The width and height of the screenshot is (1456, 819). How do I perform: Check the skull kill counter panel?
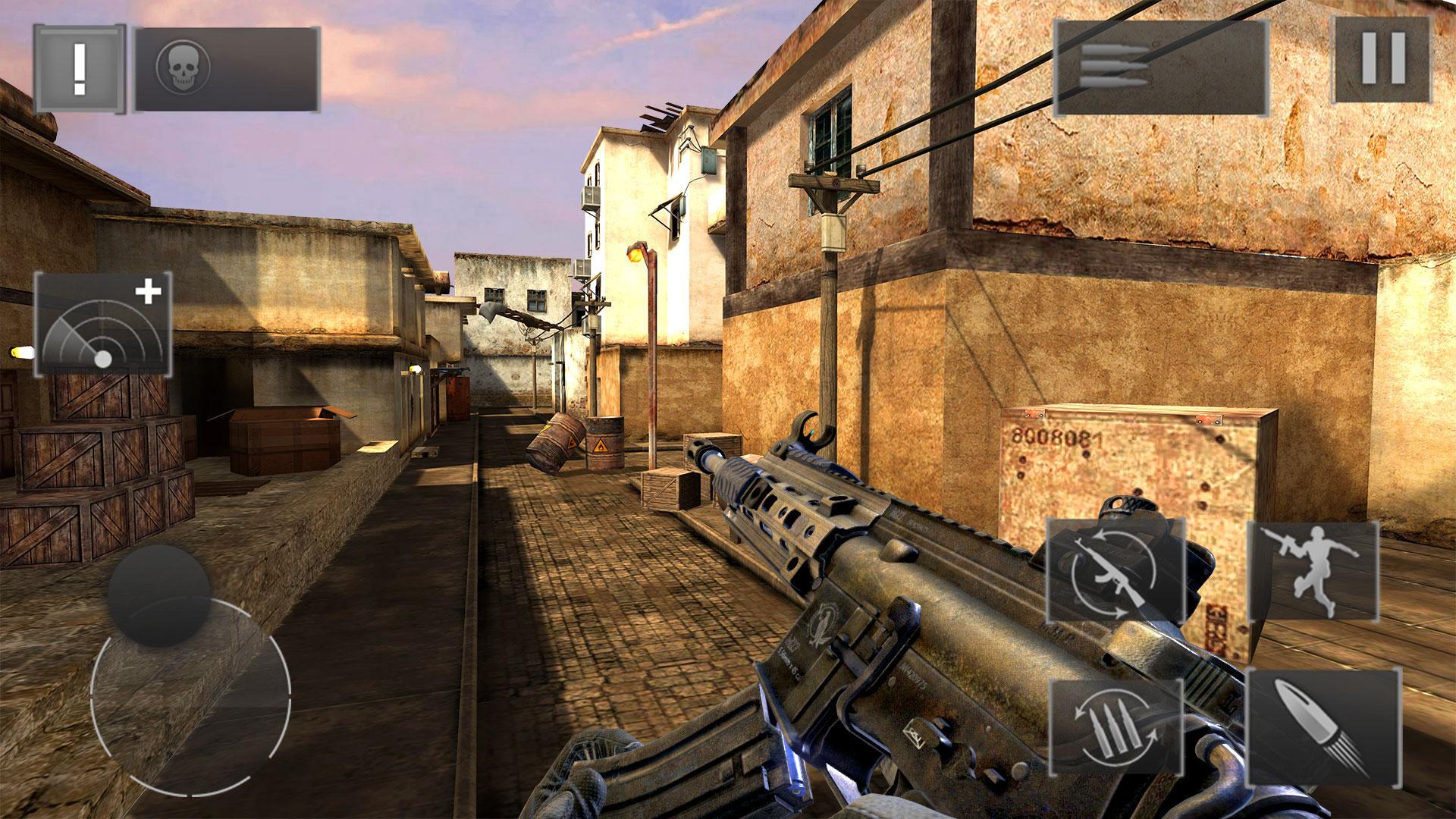click(x=227, y=68)
